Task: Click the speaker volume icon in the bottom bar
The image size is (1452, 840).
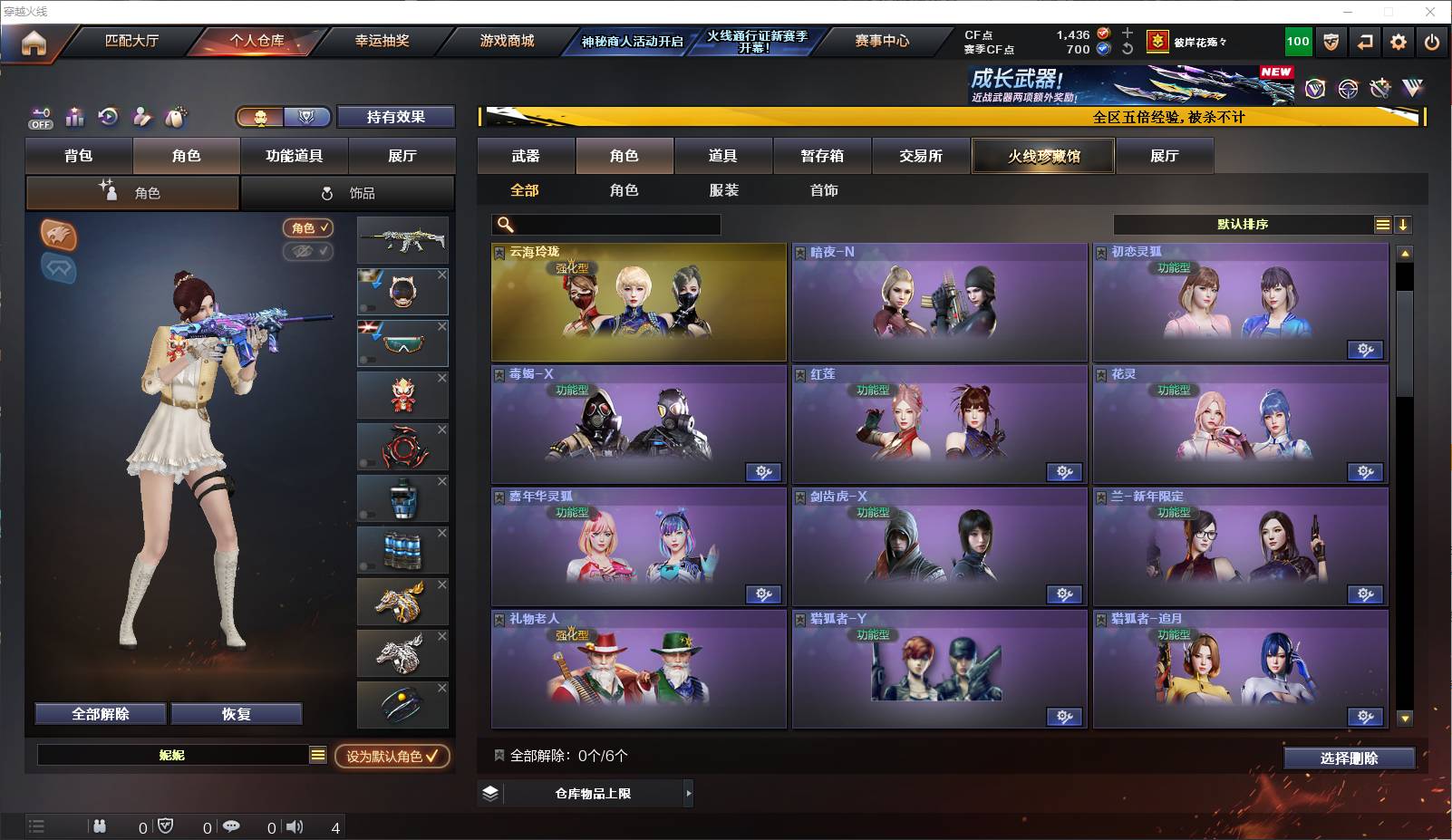Action: pyautogui.click(x=295, y=826)
